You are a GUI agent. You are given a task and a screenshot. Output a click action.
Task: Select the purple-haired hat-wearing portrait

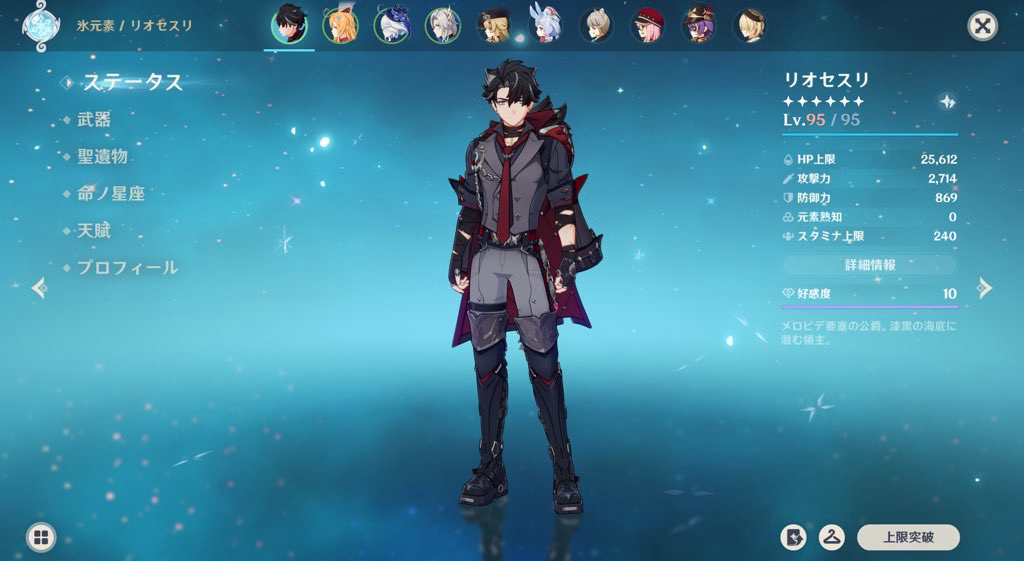(x=699, y=26)
